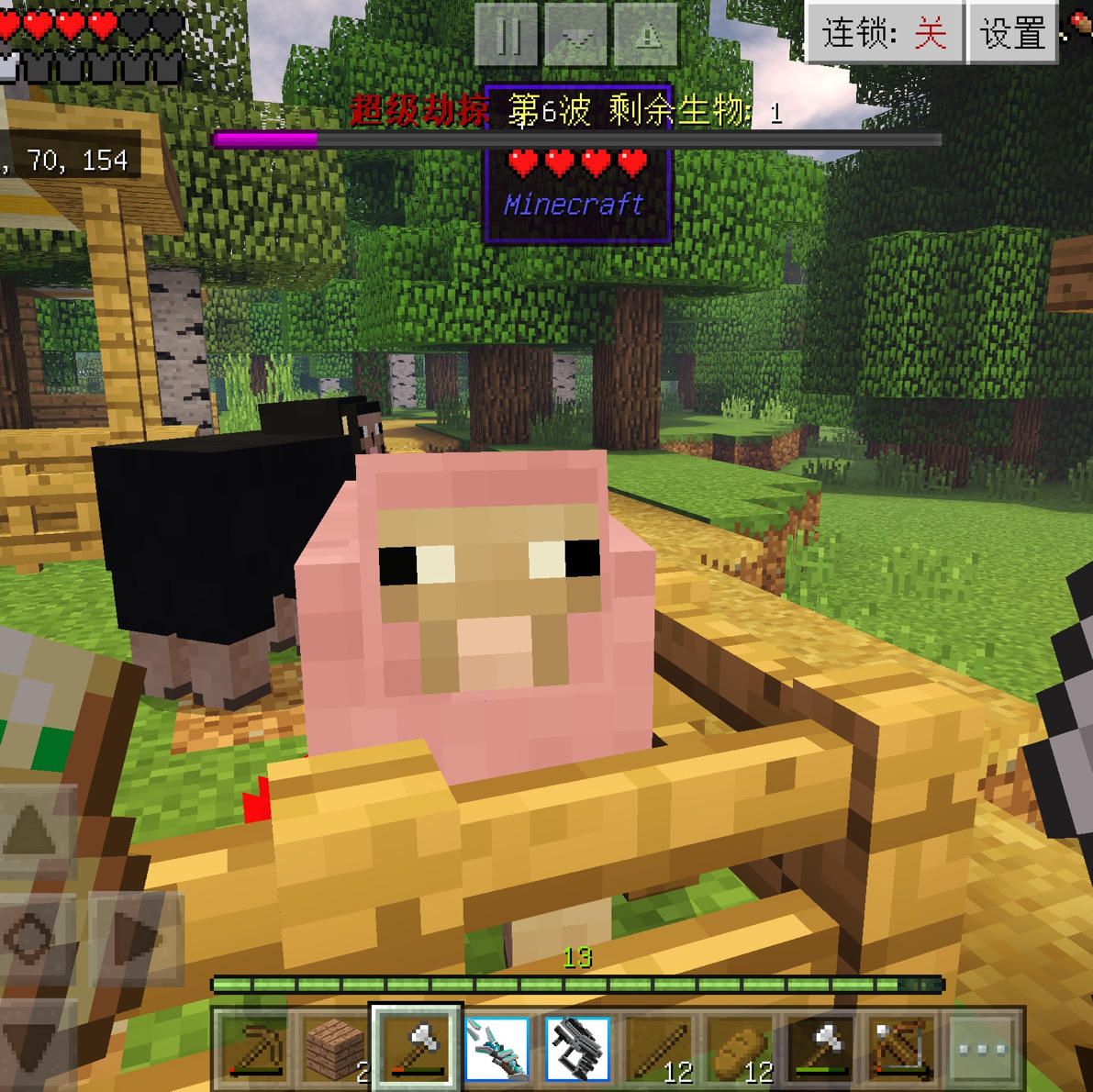Equip the blue-framed gun item
Screen dimensions: 1093x1092
click(577, 1048)
